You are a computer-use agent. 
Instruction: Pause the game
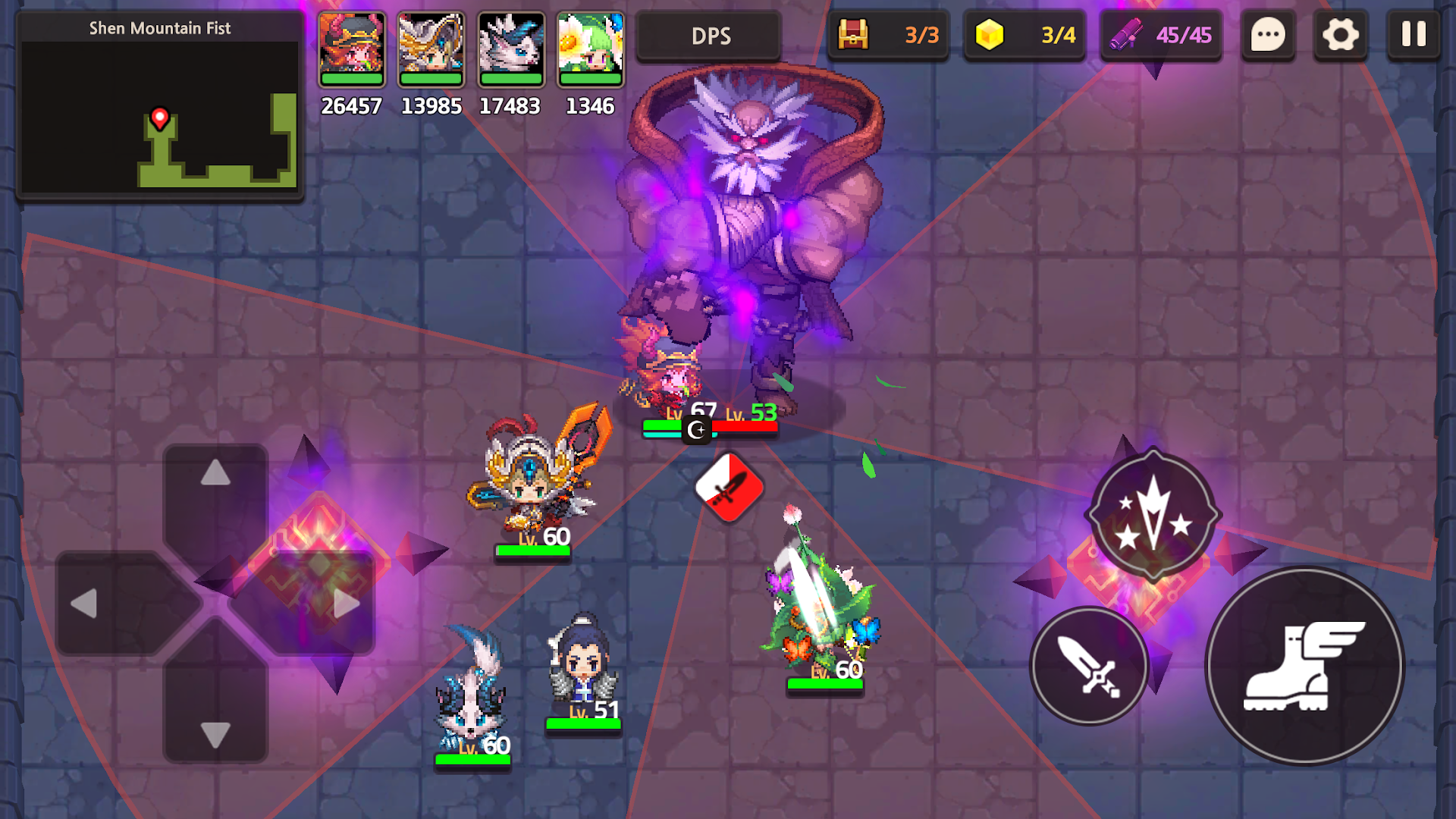[1413, 35]
